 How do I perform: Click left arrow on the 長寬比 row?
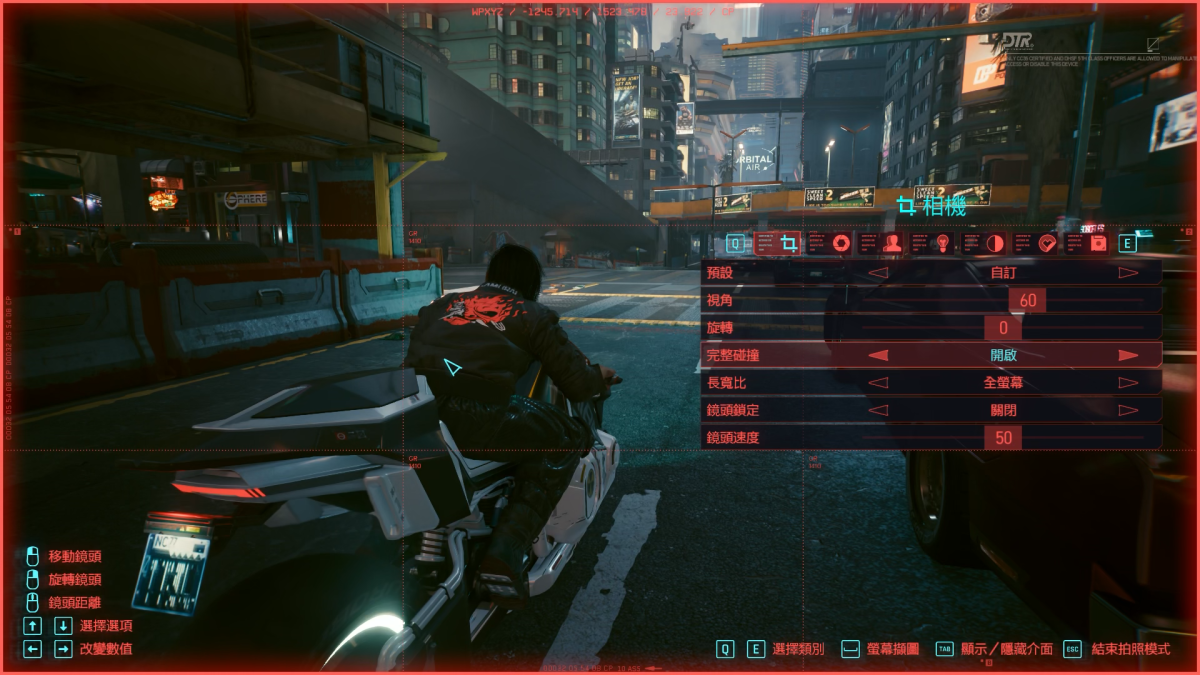pos(877,382)
